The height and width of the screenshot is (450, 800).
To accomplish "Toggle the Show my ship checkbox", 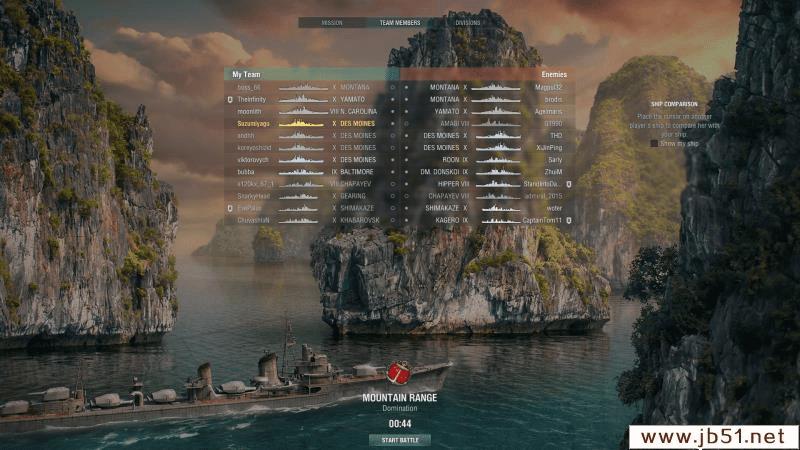I will [655, 143].
